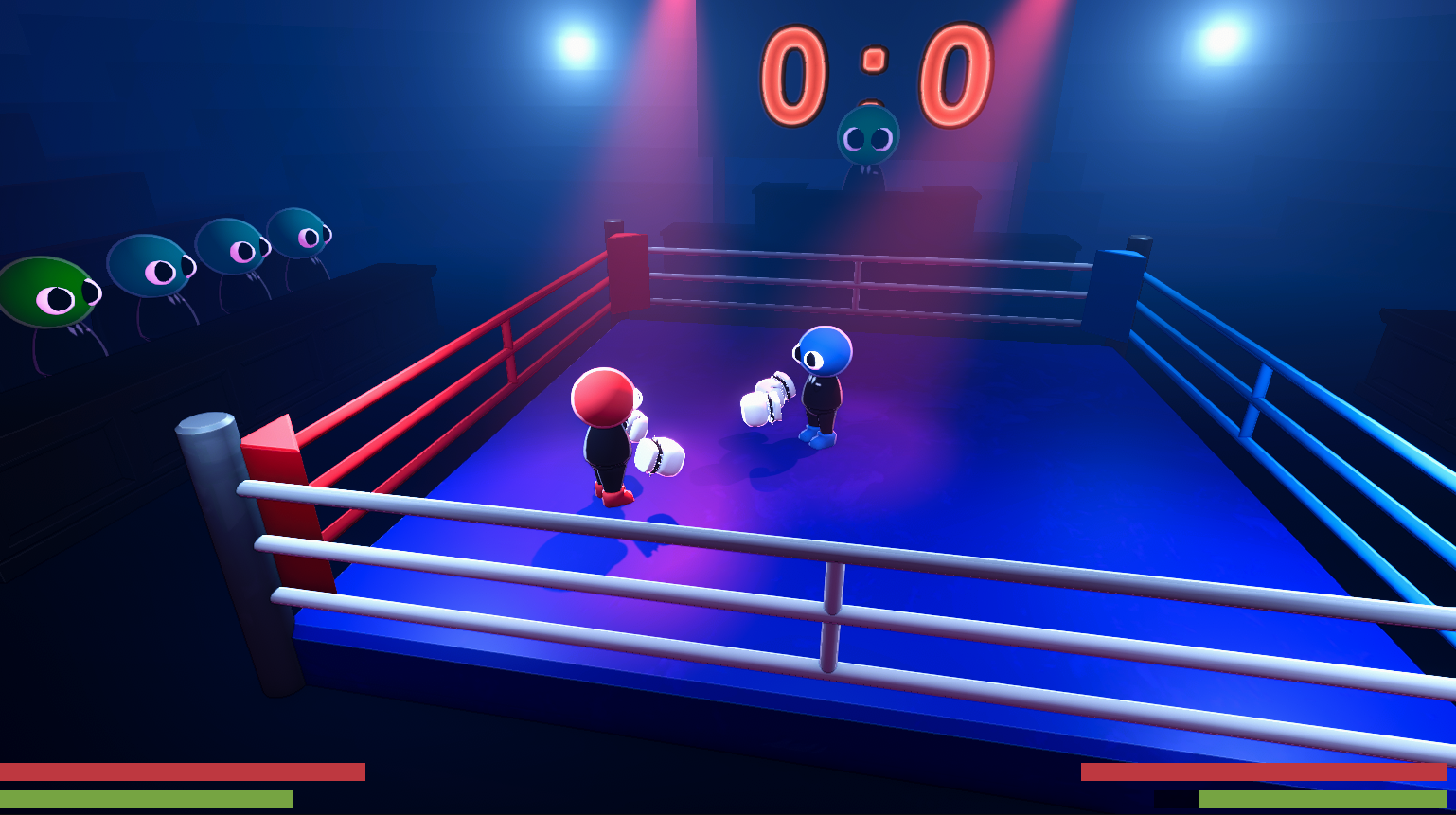This screenshot has height=815, width=1456.
Task: Click the bottom-left red health bar
Action: (180, 772)
